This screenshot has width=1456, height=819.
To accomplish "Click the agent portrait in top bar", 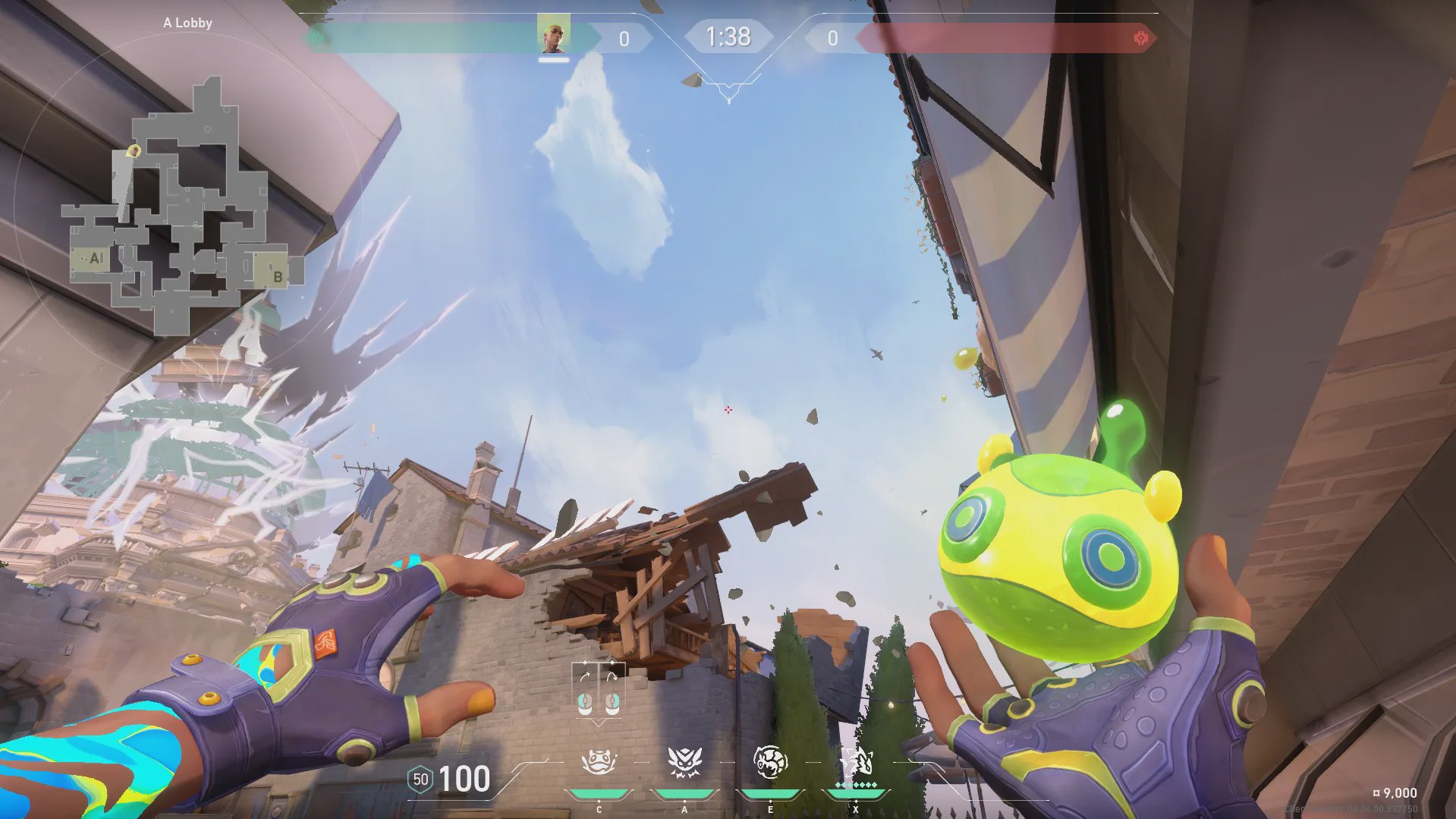I will 553,35.
